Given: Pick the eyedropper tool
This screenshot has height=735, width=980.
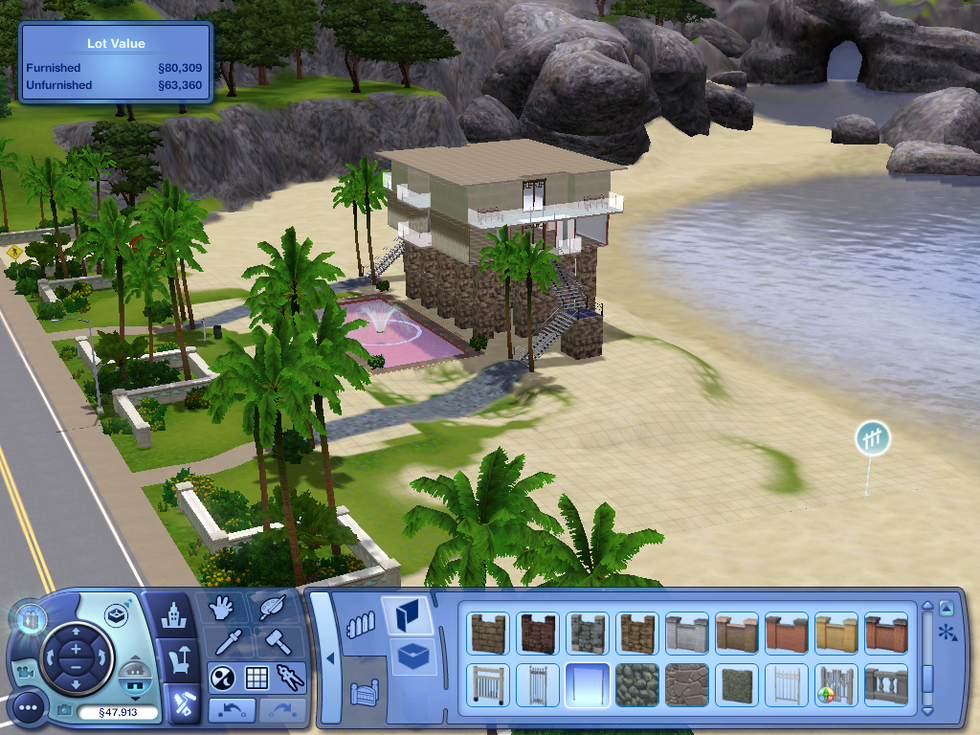Looking at the screenshot, I should point(222,641).
